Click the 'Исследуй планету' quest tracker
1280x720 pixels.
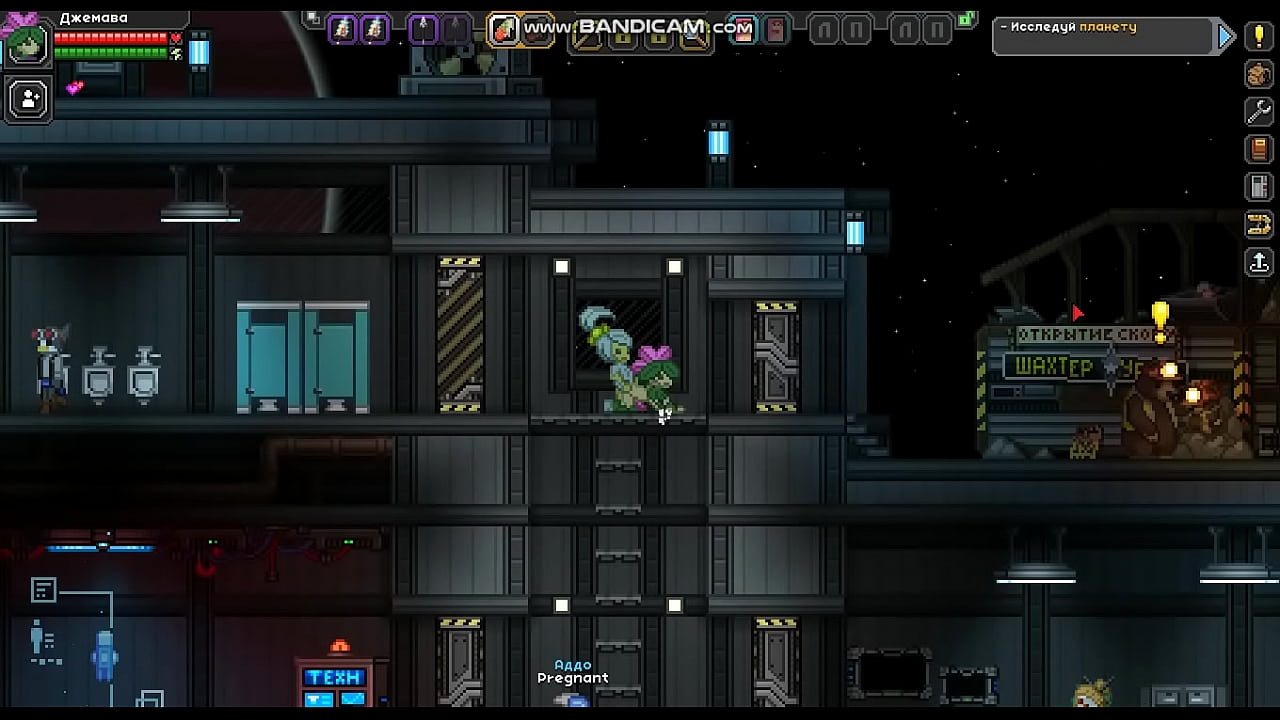click(1101, 37)
